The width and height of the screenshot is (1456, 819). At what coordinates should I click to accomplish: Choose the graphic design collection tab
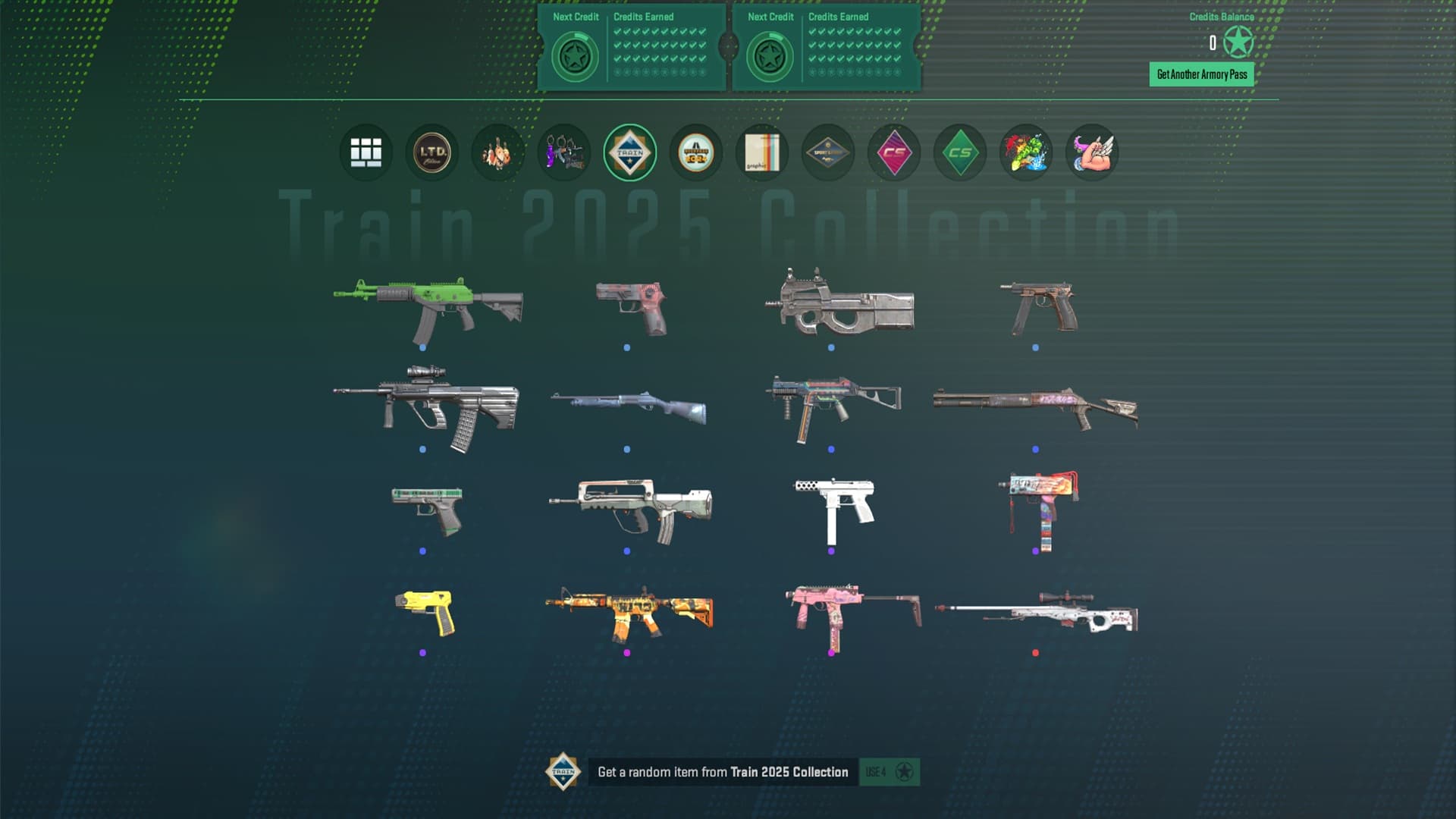pyautogui.click(x=761, y=152)
